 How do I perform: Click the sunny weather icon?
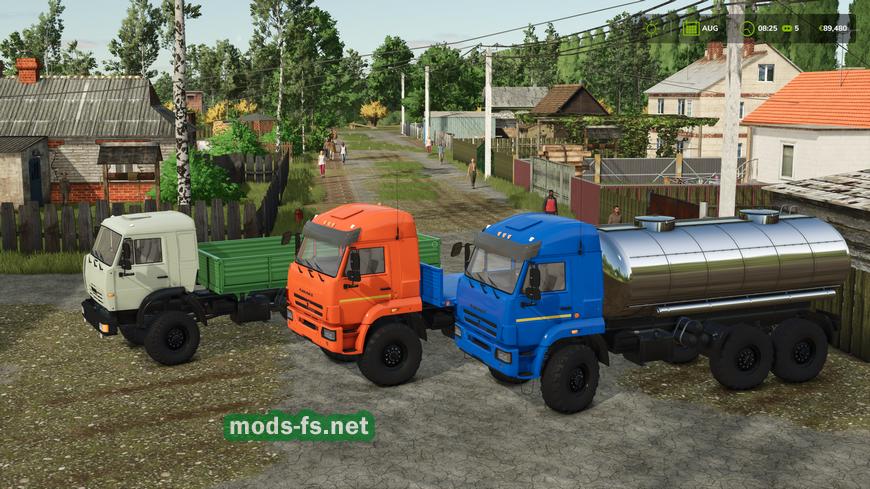pyautogui.click(x=653, y=28)
